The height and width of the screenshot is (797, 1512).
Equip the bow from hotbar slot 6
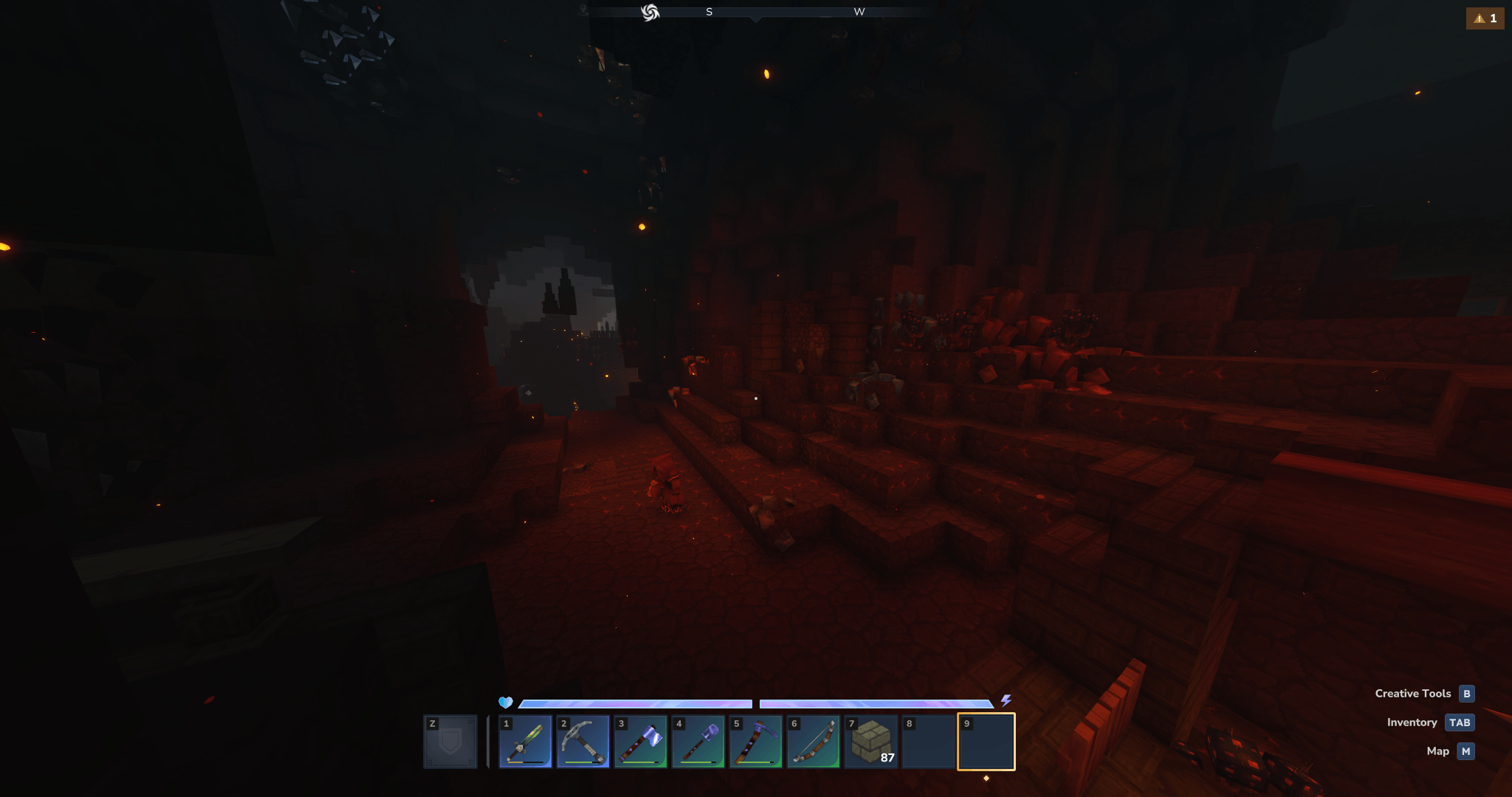pos(813,742)
